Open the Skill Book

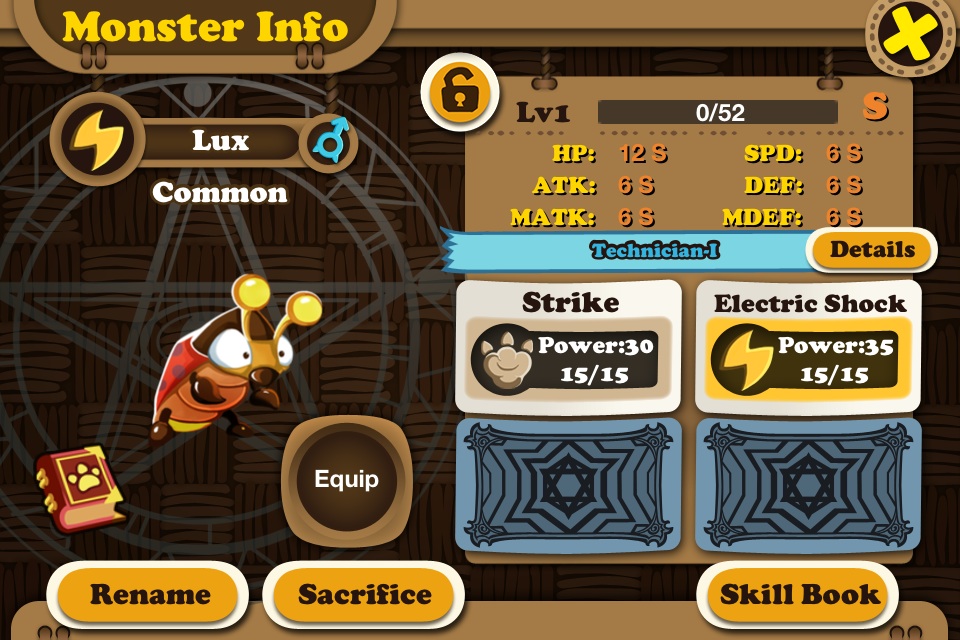coord(800,594)
